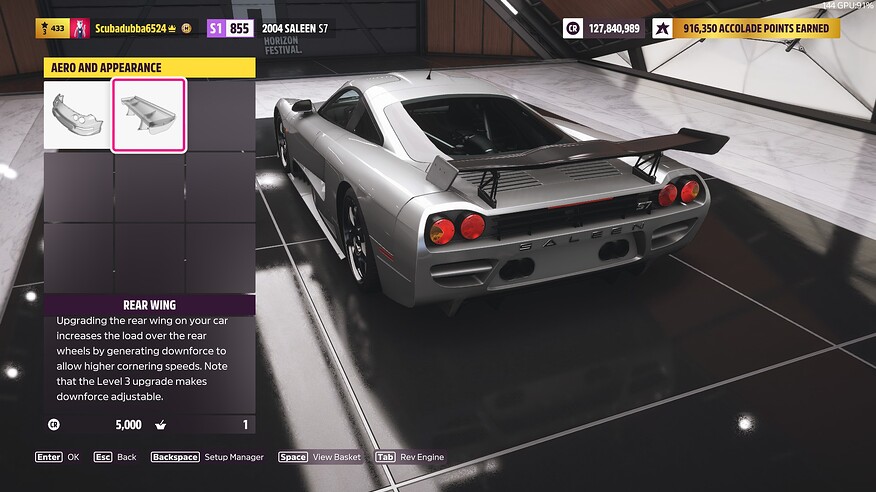Open the Setup Manager
The height and width of the screenshot is (492, 876).
click(207, 457)
